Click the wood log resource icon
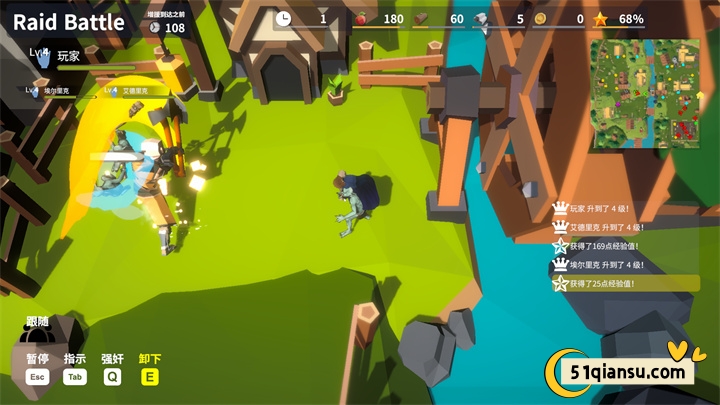Screen dimensions: 720x405 [x=422, y=18]
